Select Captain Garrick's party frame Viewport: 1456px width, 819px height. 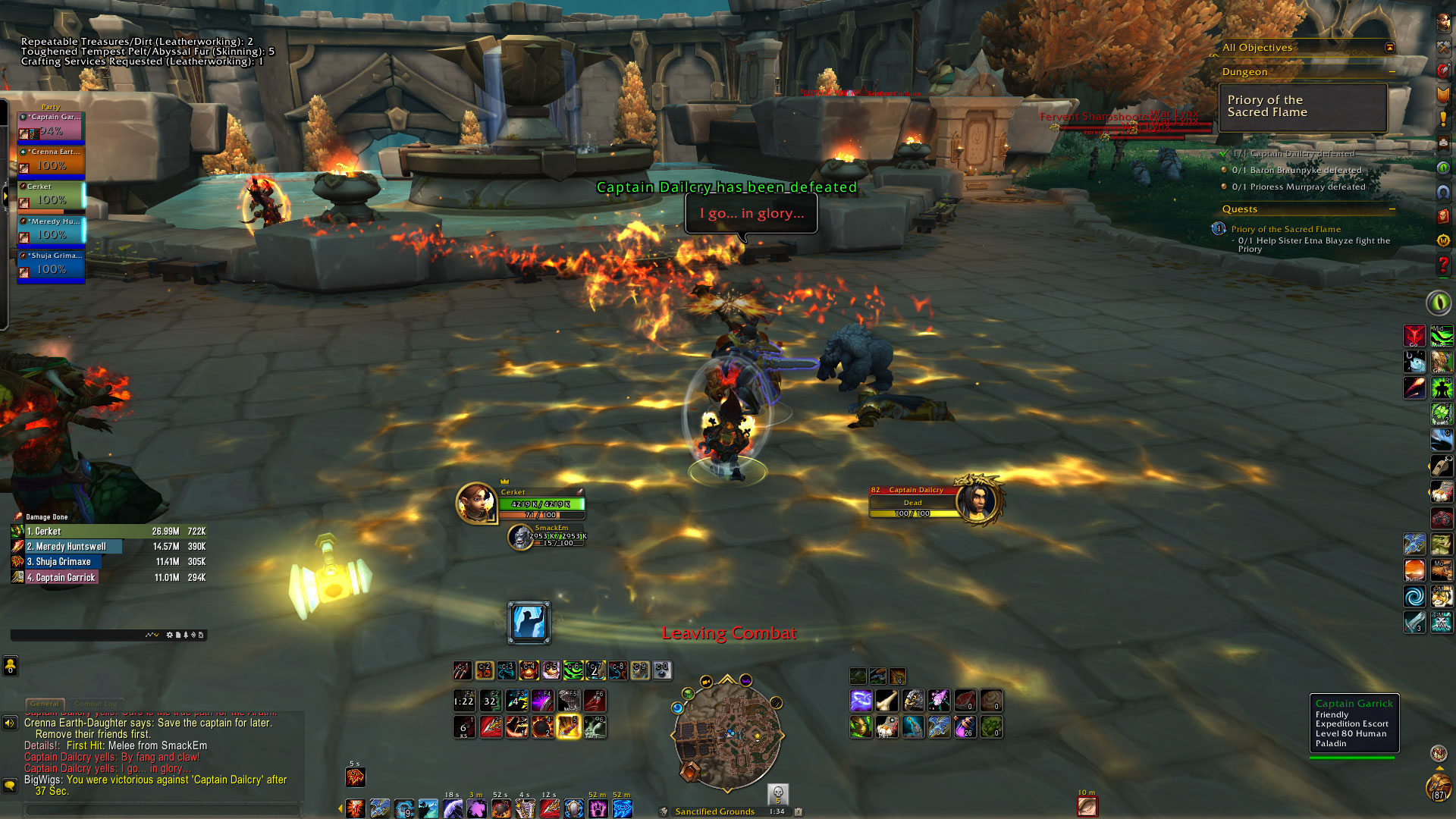pyautogui.click(x=51, y=126)
